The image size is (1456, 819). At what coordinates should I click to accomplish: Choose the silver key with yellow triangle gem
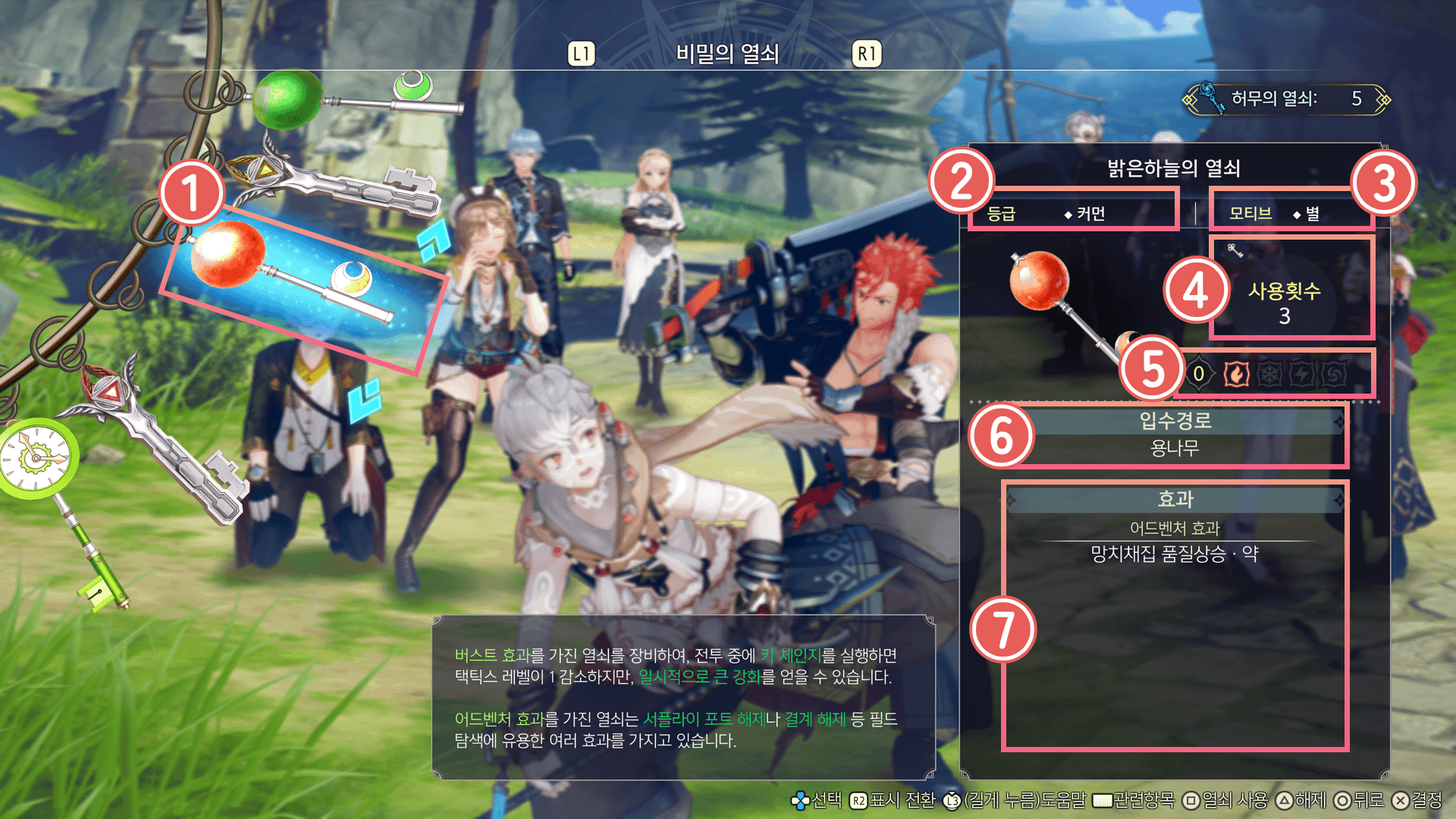(334, 184)
